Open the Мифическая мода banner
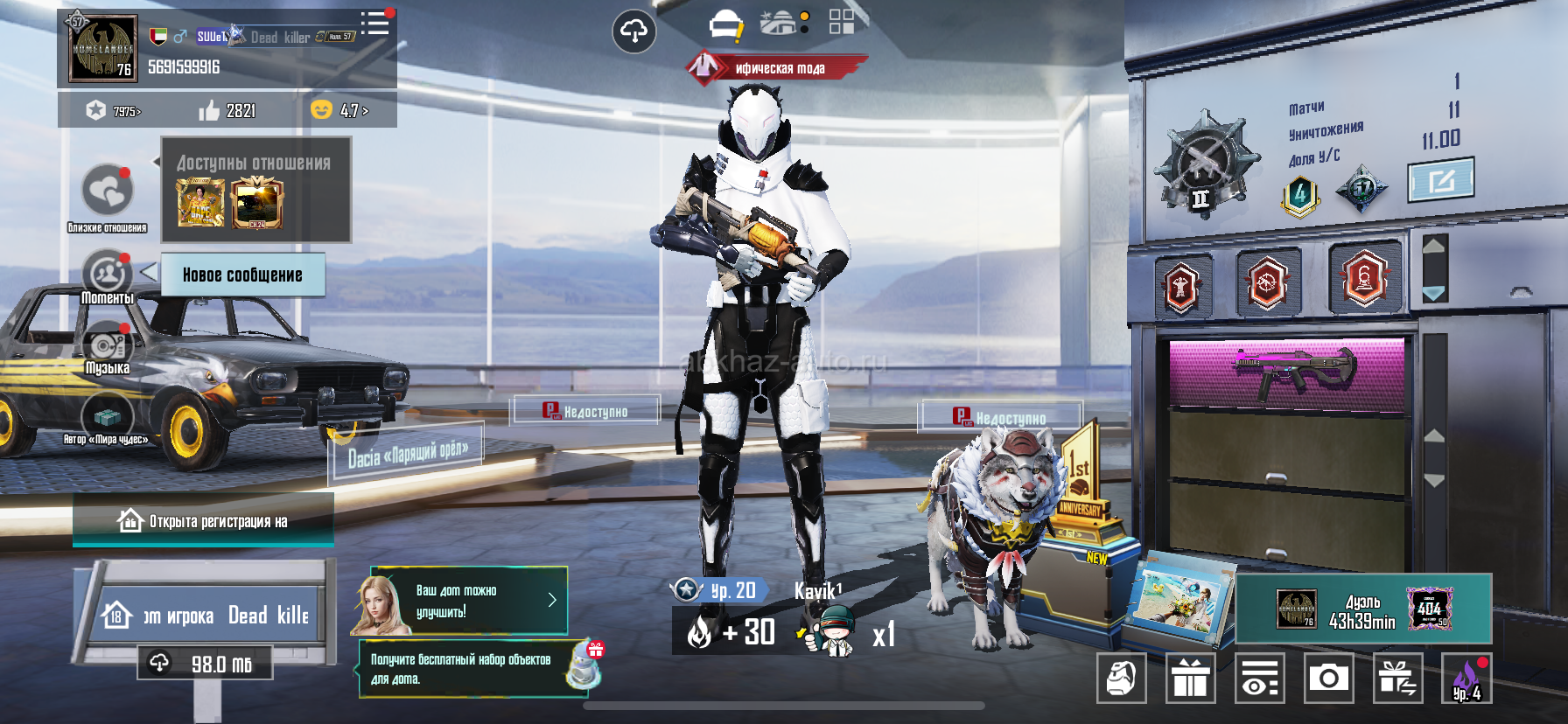 pyautogui.click(x=777, y=68)
